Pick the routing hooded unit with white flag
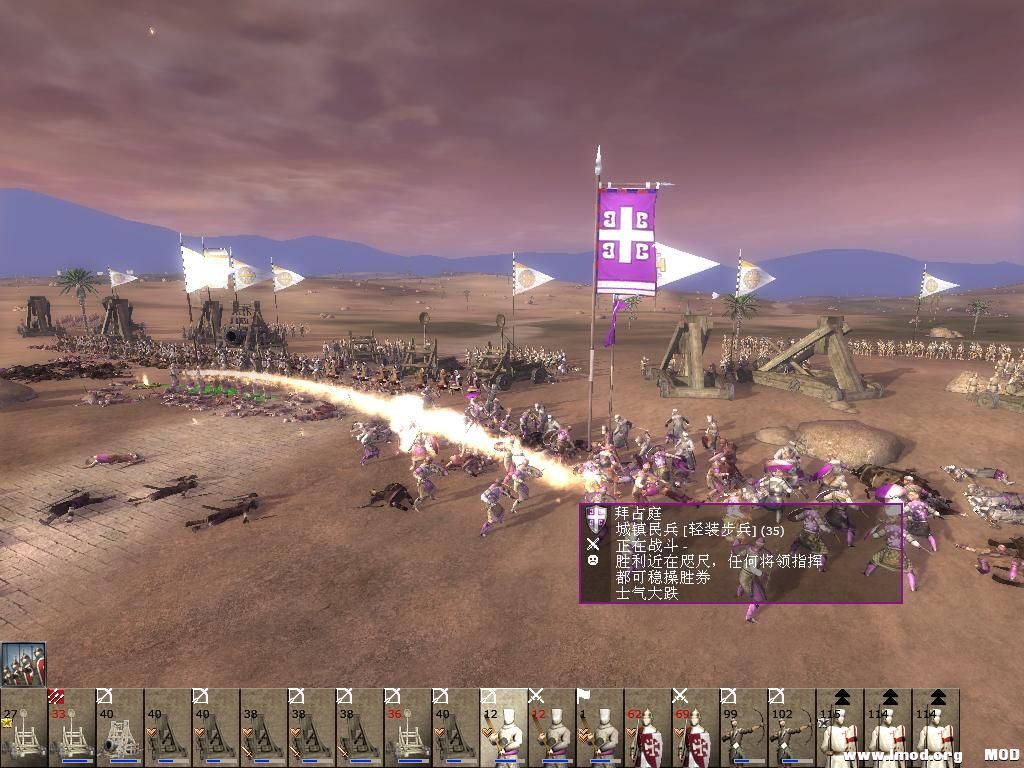The height and width of the screenshot is (768, 1024). click(x=599, y=727)
